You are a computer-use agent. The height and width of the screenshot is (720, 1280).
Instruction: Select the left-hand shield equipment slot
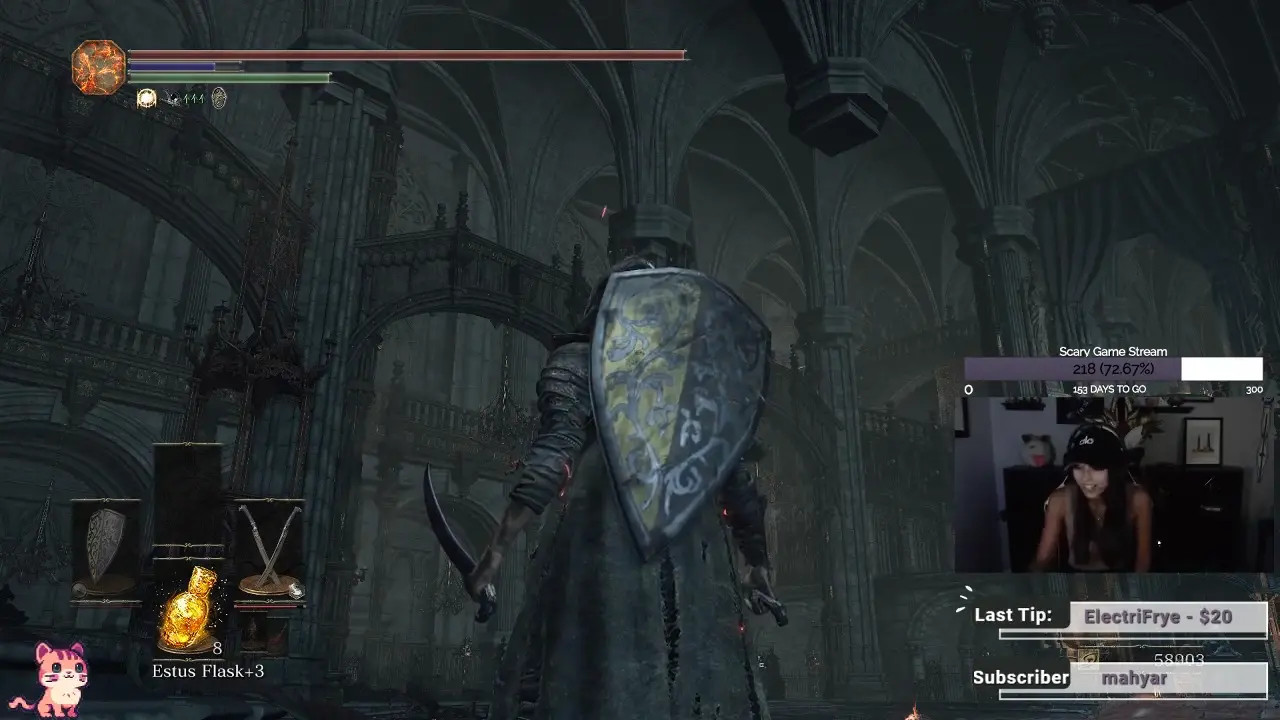point(105,546)
